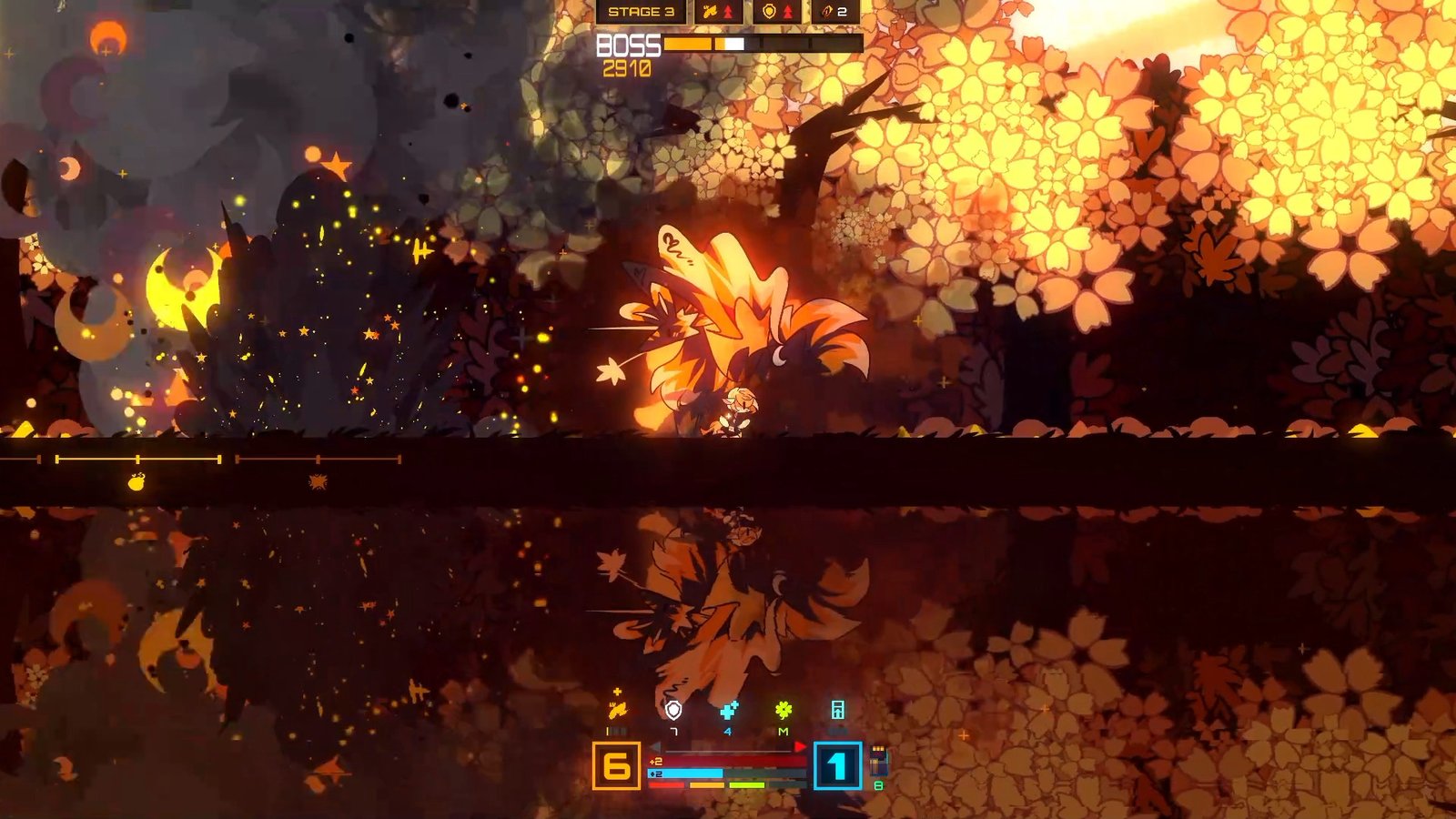The width and height of the screenshot is (1456, 819).
Task: Select the bomb icon under the phase timeline
Action: [136, 481]
